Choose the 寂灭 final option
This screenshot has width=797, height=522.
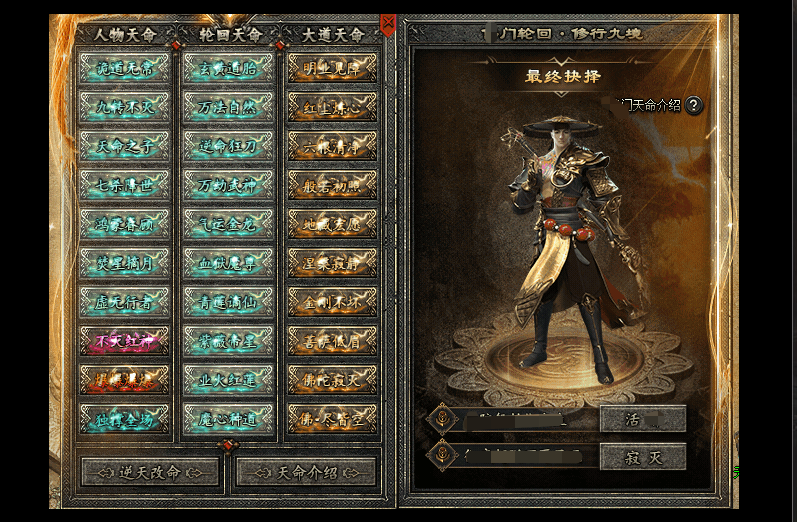tap(642, 456)
